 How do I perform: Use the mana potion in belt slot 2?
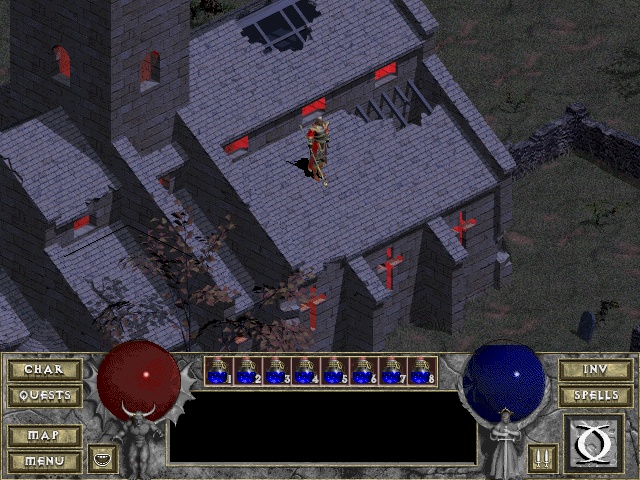[x=249, y=371]
